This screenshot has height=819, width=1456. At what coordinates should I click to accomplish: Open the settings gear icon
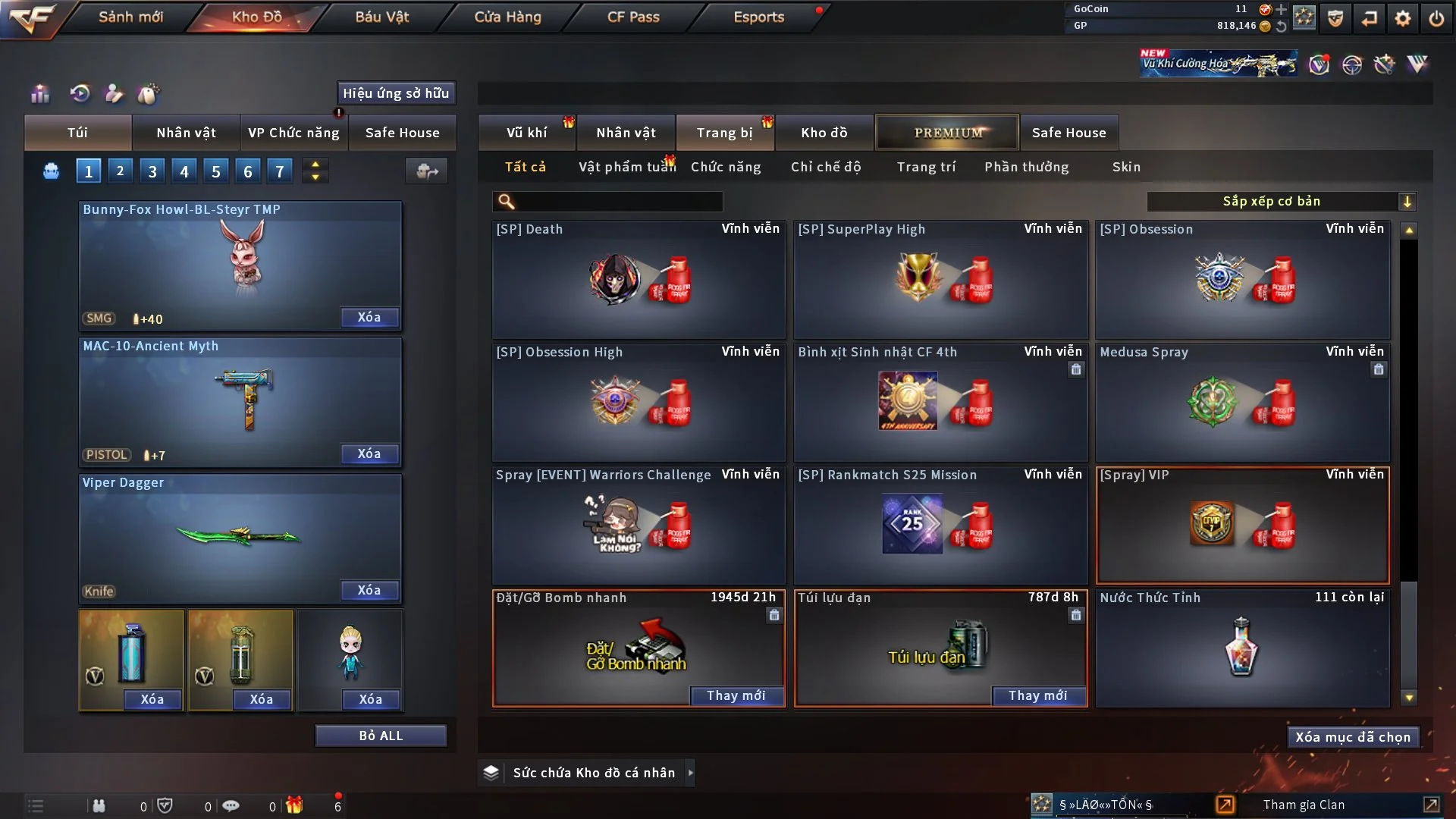(x=1403, y=18)
